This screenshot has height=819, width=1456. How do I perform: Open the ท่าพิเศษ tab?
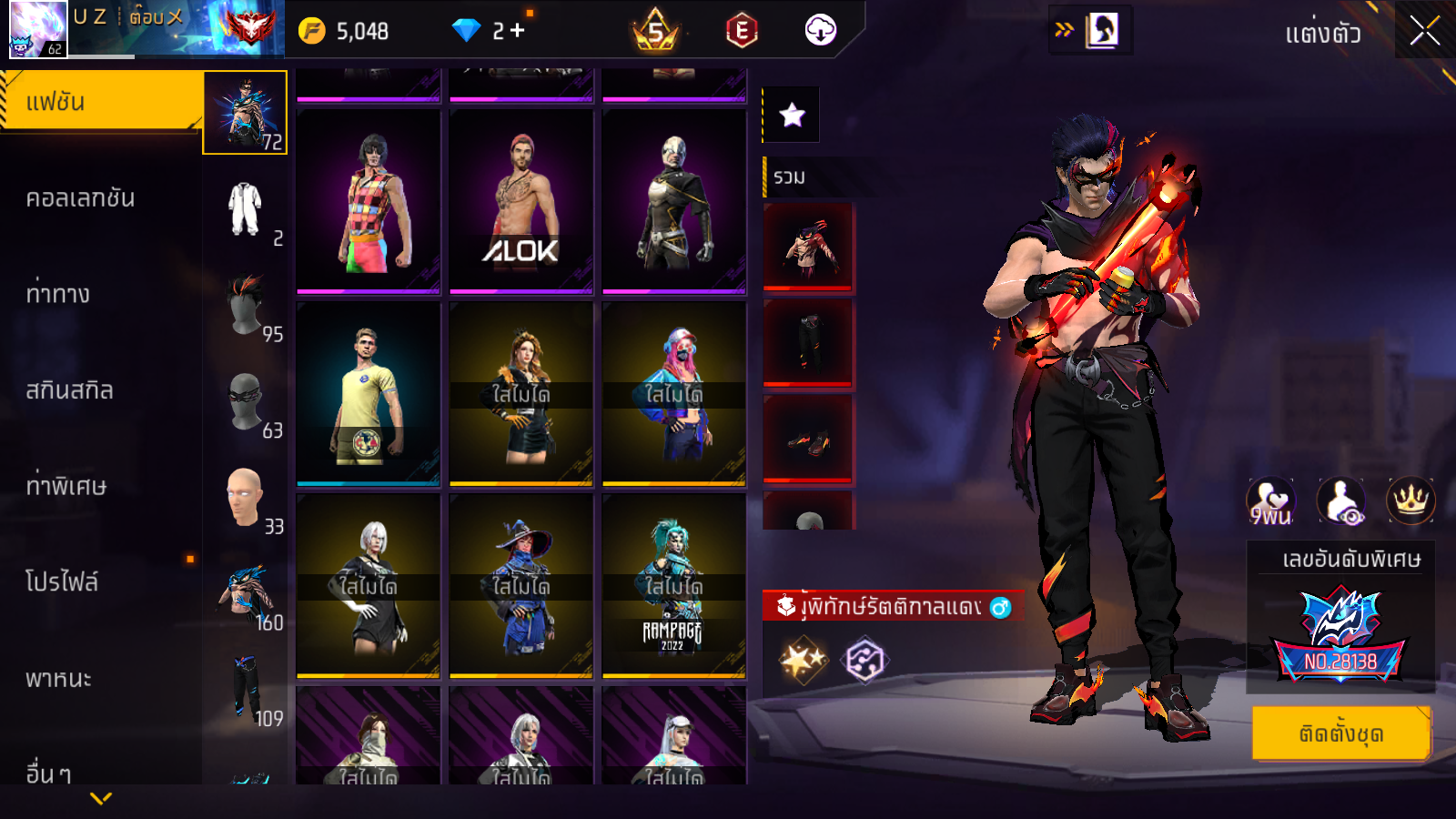pos(66,486)
